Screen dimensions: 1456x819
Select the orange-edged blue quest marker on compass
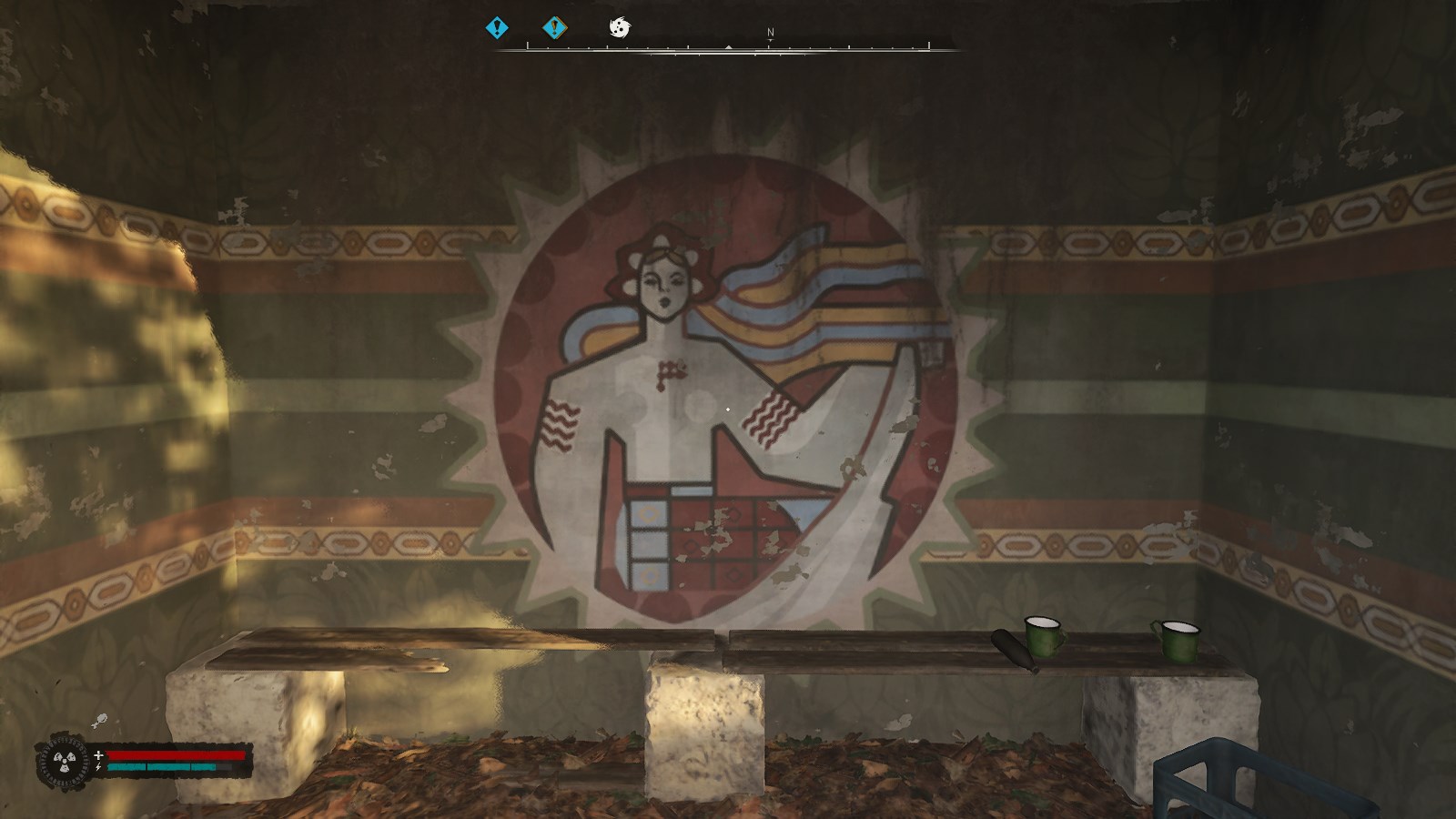pos(554,28)
